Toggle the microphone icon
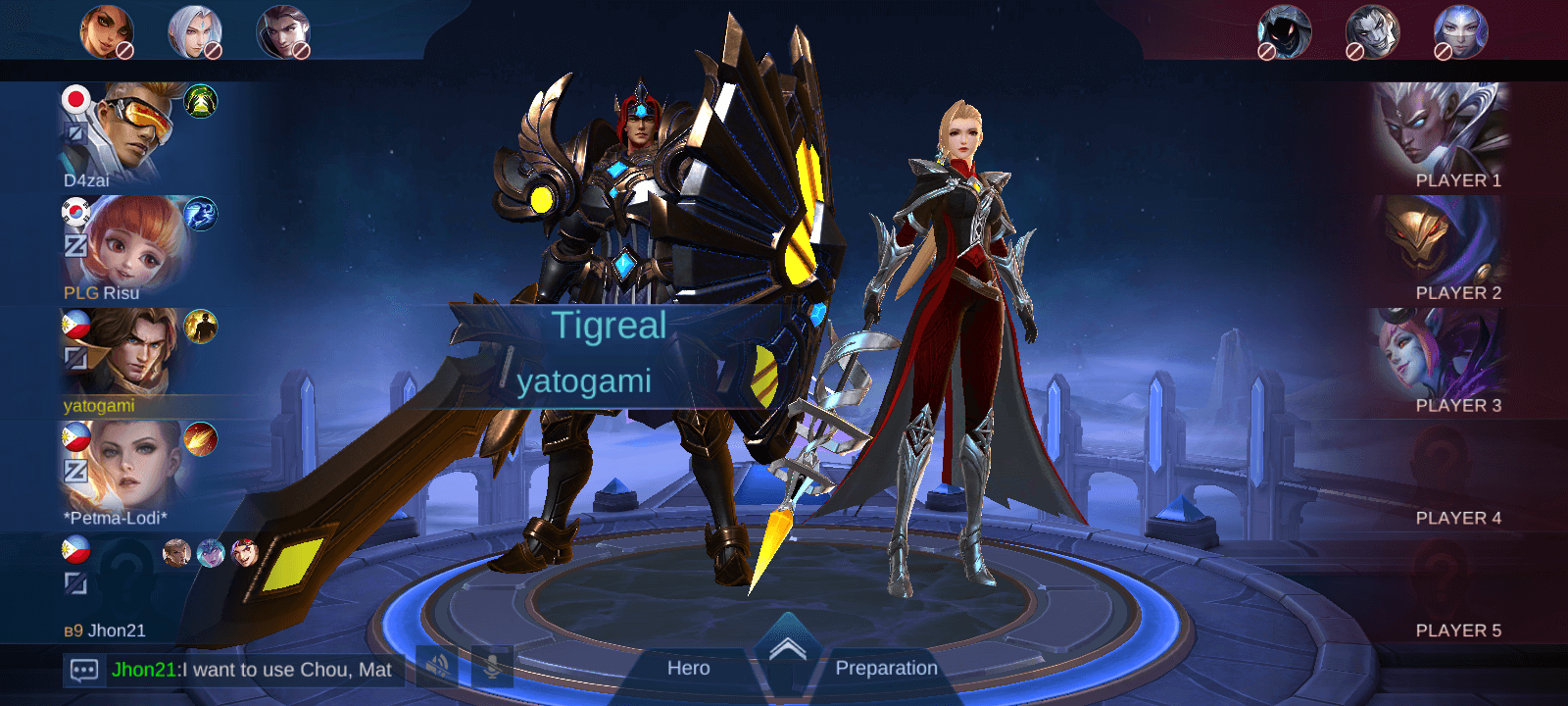This screenshot has height=706, width=1568. [x=492, y=668]
